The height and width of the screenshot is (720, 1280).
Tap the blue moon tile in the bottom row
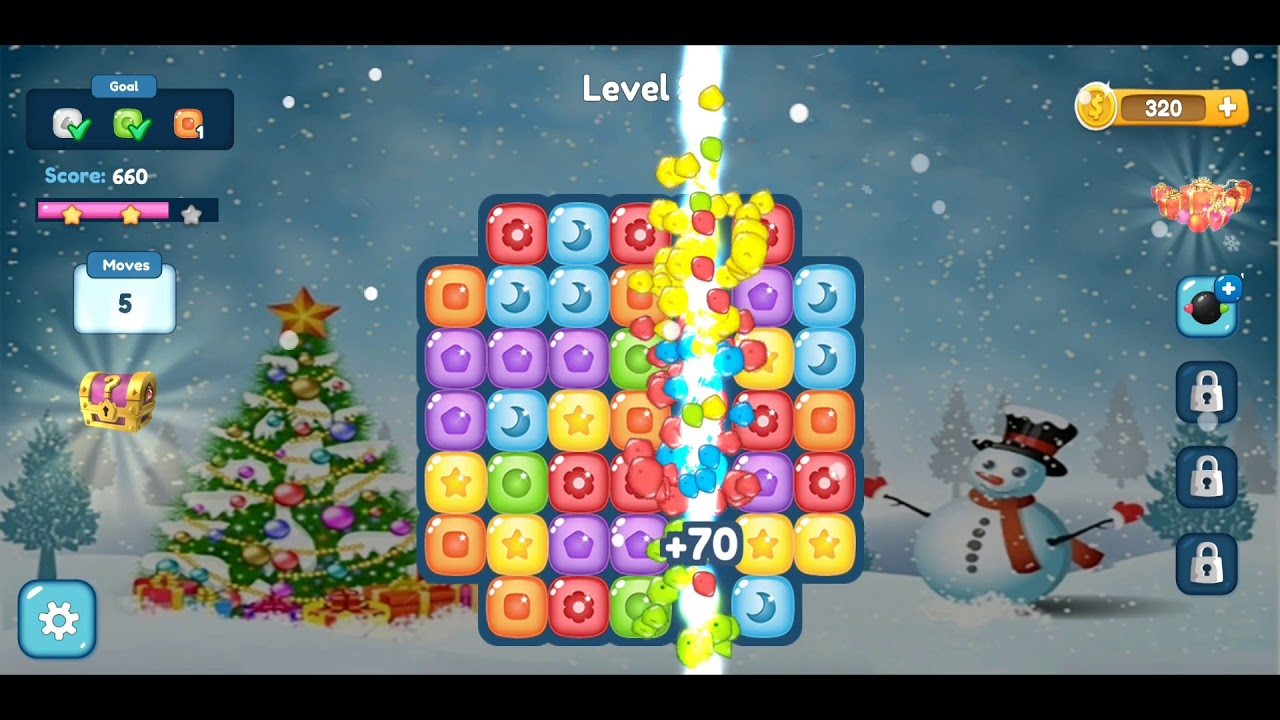coord(762,606)
